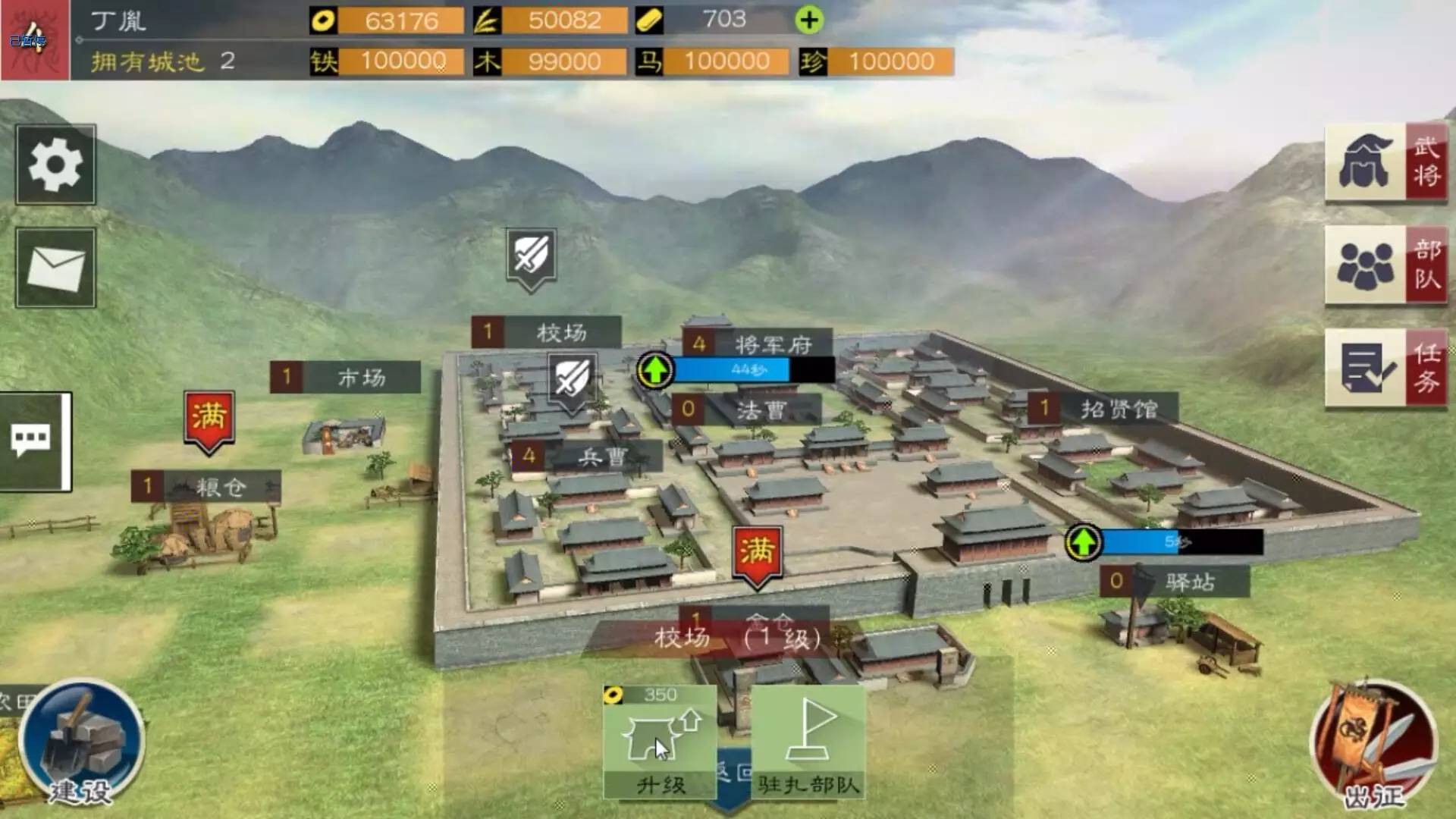Viewport: 1456px width, 819px height.
Task: Collect the 满 marker above the granary
Action: point(209,419)
